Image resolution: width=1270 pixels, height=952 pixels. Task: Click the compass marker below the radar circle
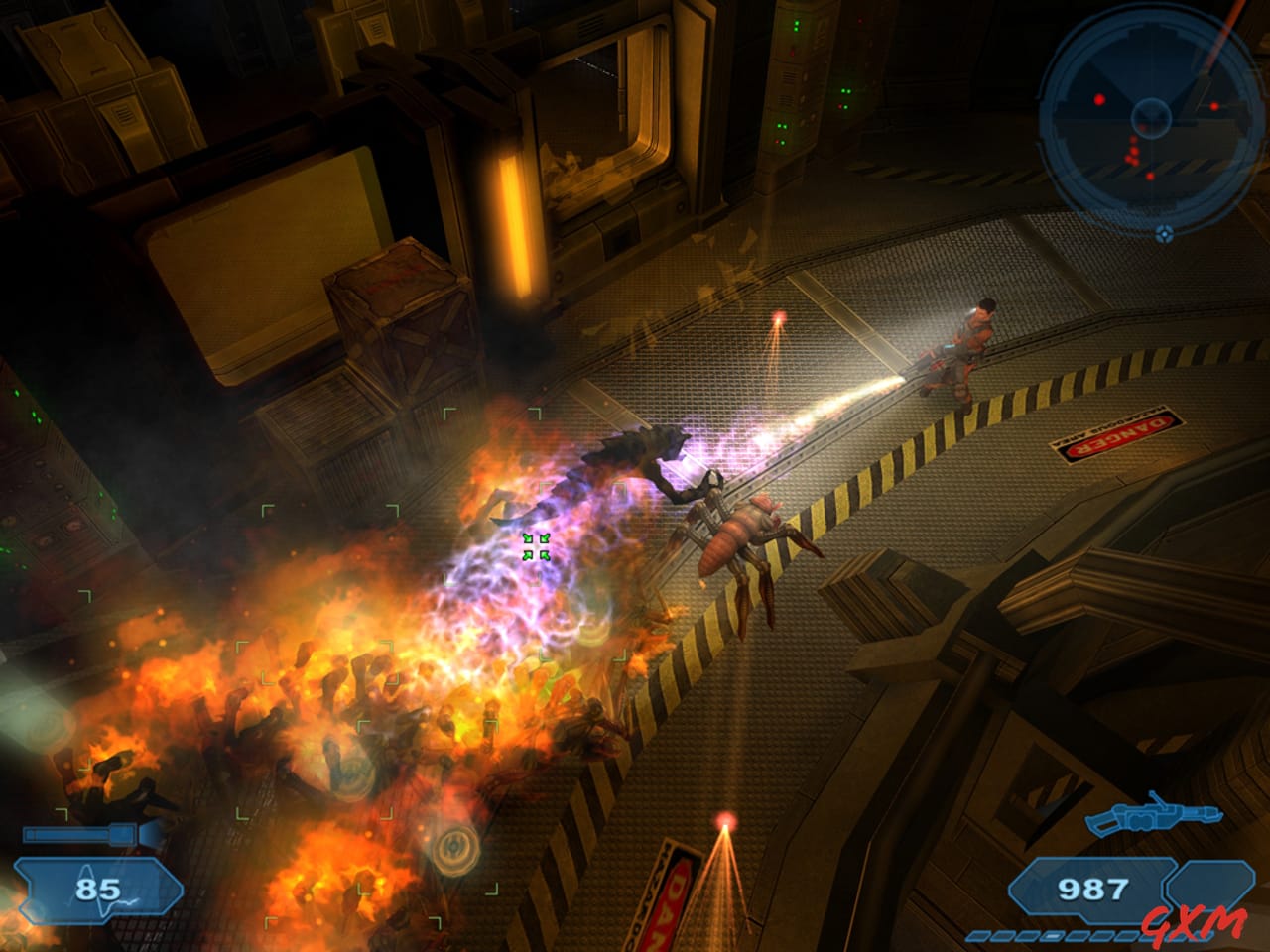(x=1165, y=234)
